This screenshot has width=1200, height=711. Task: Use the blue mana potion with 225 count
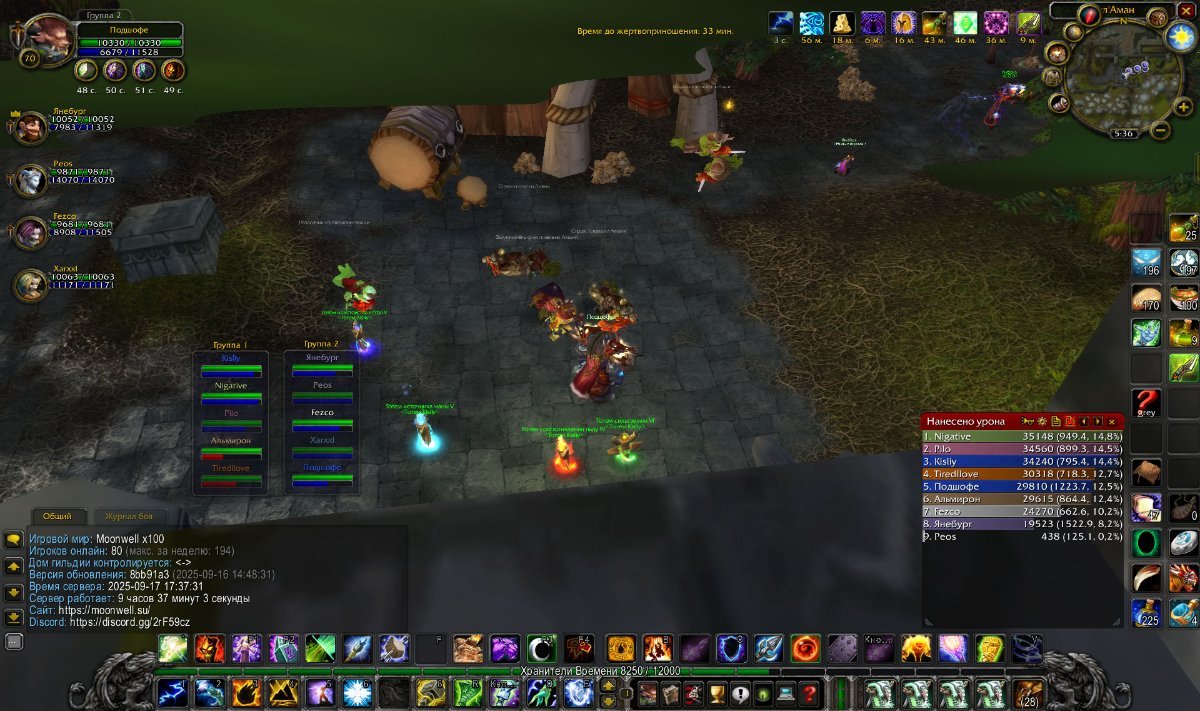pyautogui.click(x=1146, y=612)
